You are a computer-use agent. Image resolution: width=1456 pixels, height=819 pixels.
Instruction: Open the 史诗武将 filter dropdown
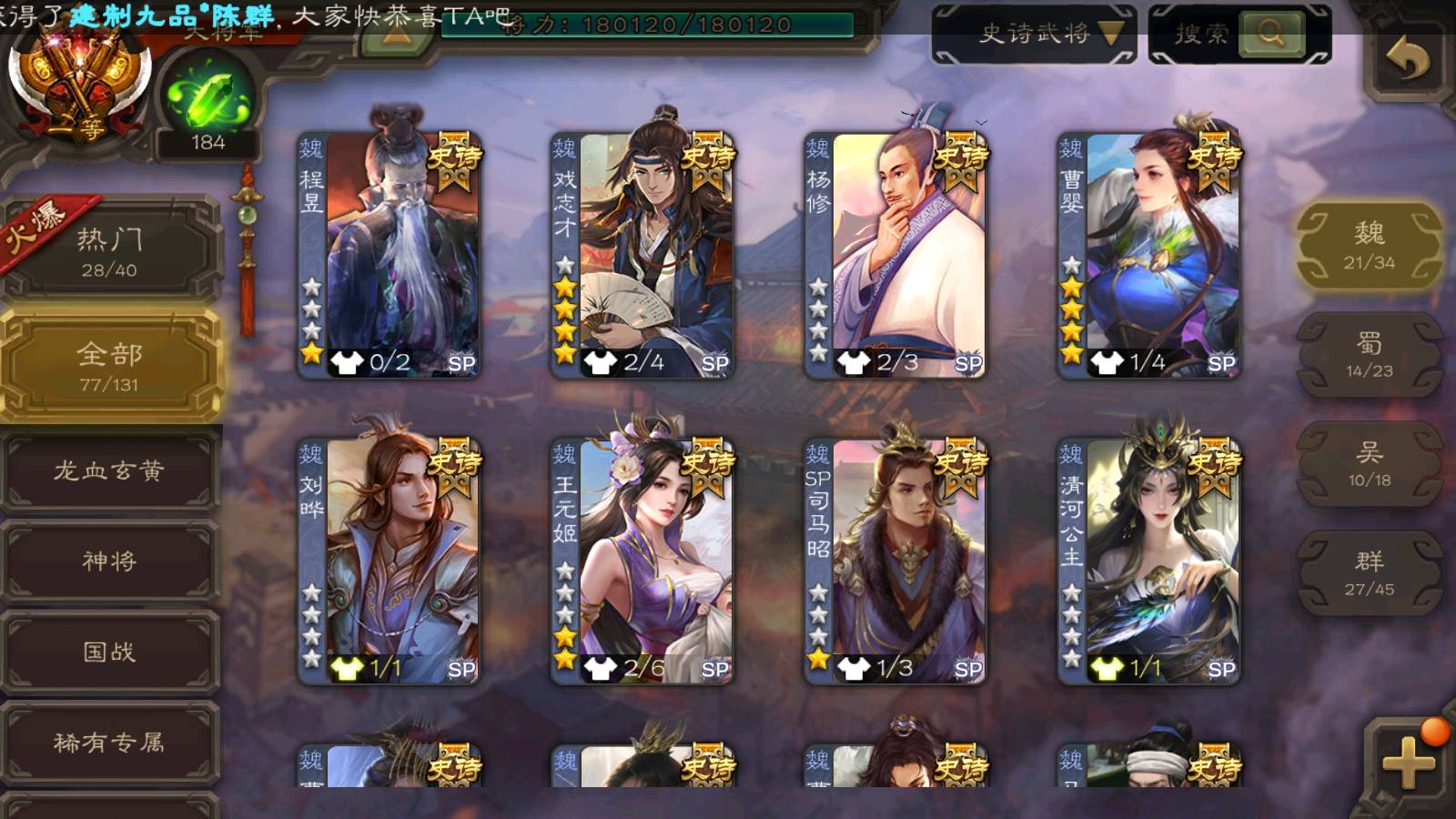1034,35
